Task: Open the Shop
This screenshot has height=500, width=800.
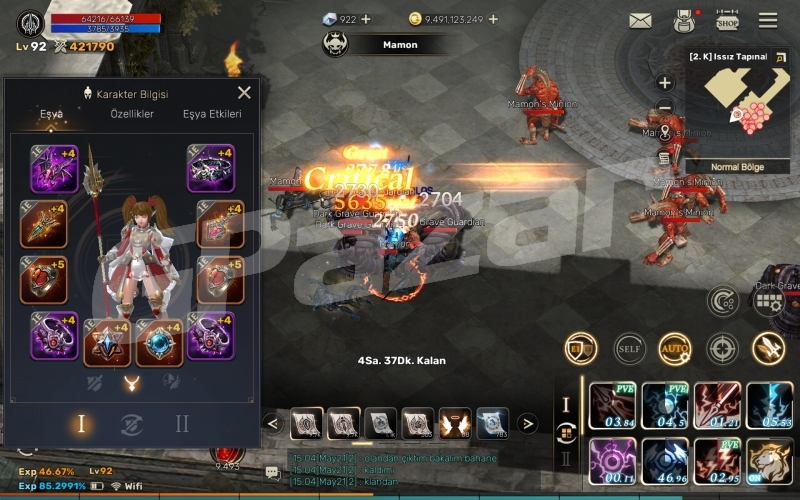Action: point(727,21)
